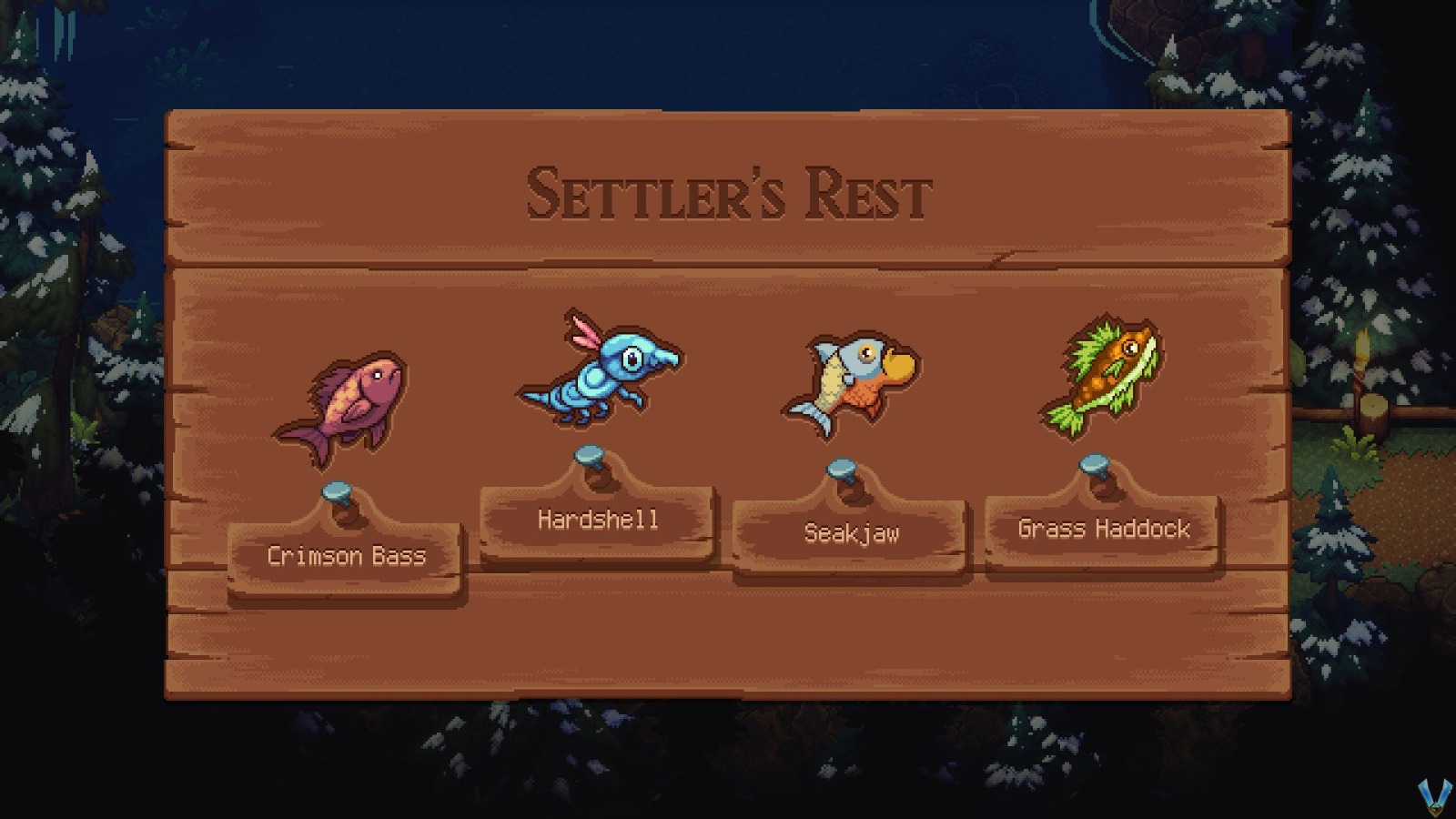Select the Settler's Rest title banner
The height and width of the screenshot is (819, 1456).
[x=727, y=192]
